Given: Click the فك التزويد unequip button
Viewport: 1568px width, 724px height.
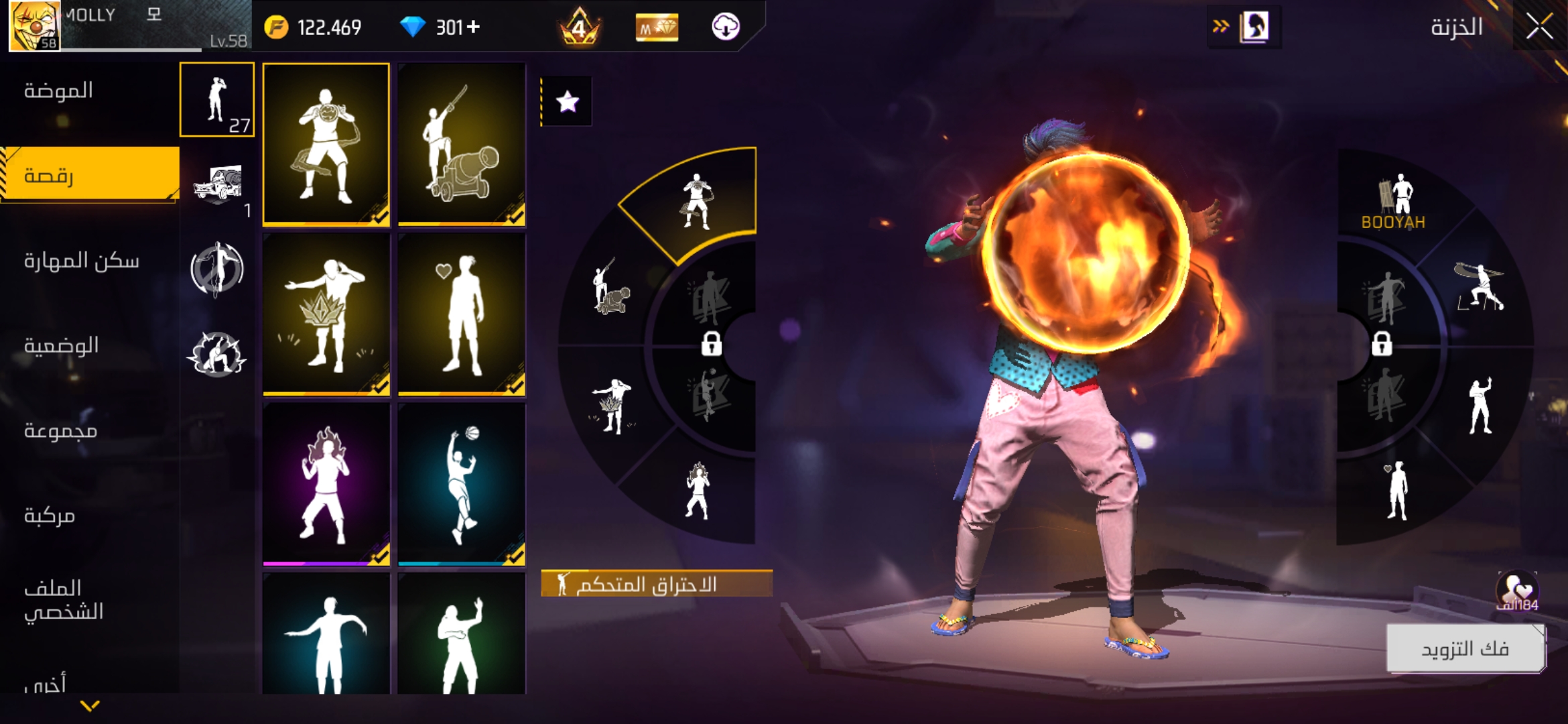Looking at the screenshot, I should pos(1465,648).
